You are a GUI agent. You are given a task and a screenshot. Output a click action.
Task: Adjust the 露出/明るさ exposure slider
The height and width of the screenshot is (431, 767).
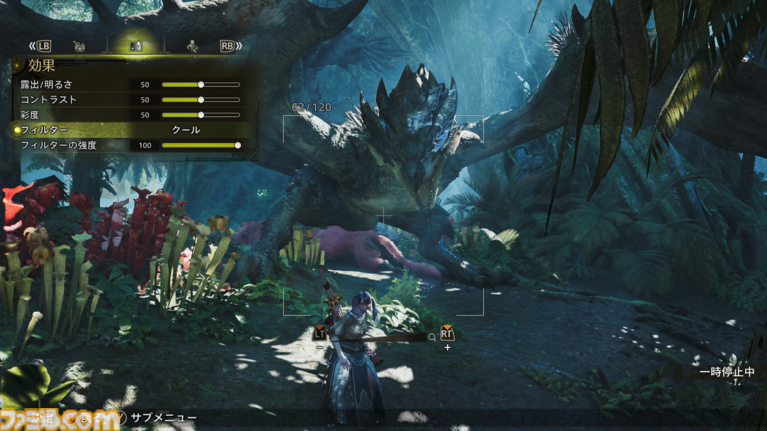[200, 85]
